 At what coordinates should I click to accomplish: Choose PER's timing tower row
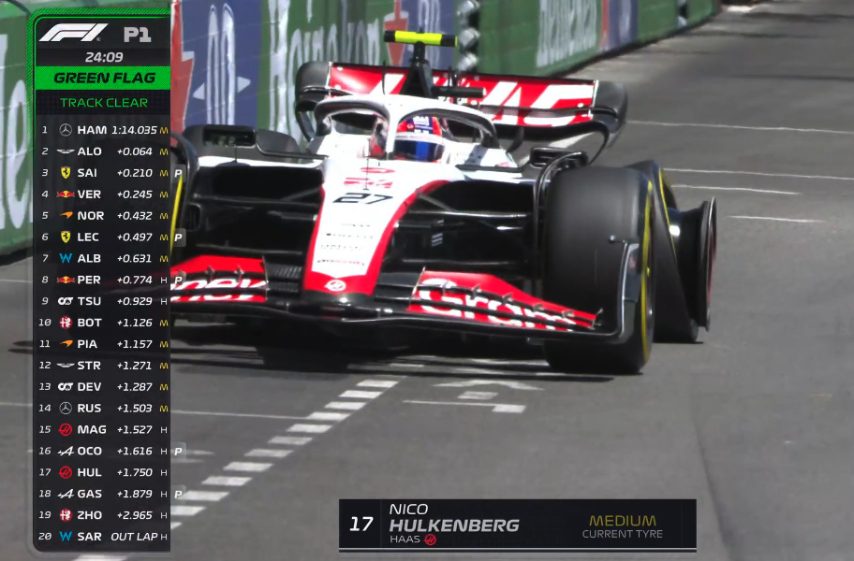point(102,280)
